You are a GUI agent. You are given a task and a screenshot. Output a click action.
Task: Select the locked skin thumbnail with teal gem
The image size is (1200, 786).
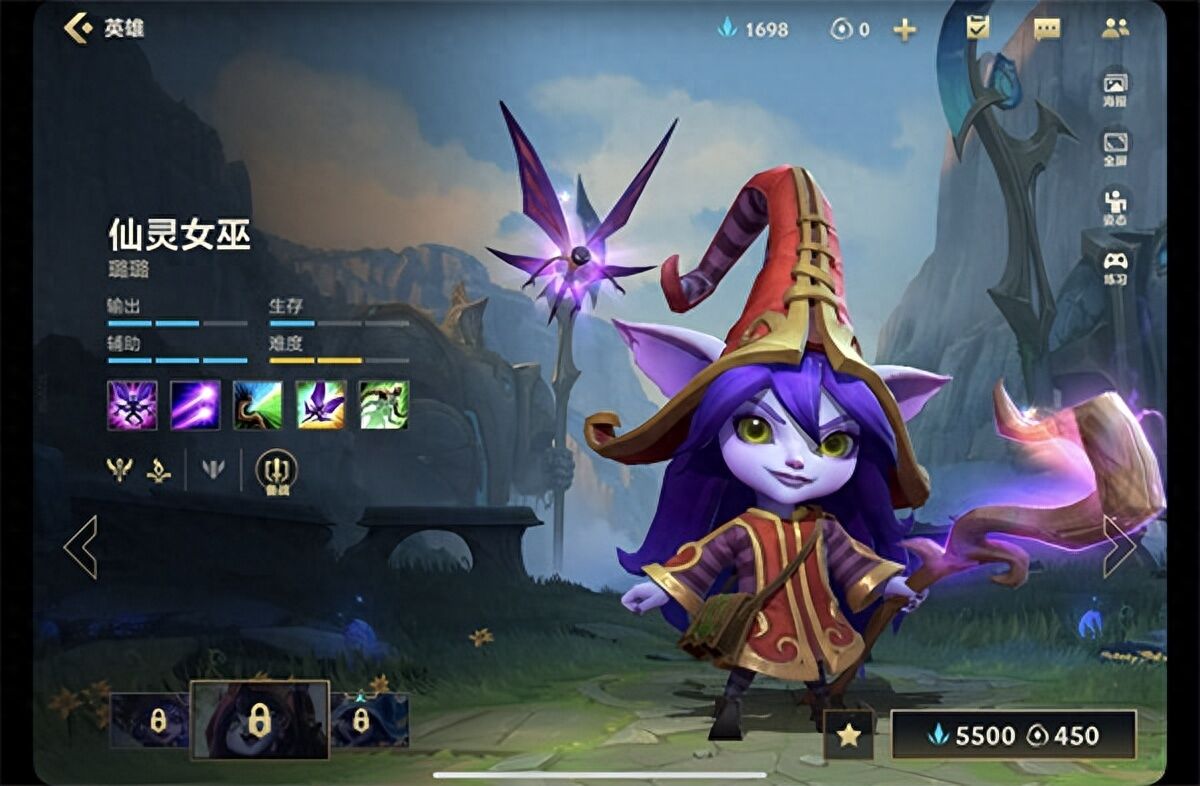click(370, 720)
